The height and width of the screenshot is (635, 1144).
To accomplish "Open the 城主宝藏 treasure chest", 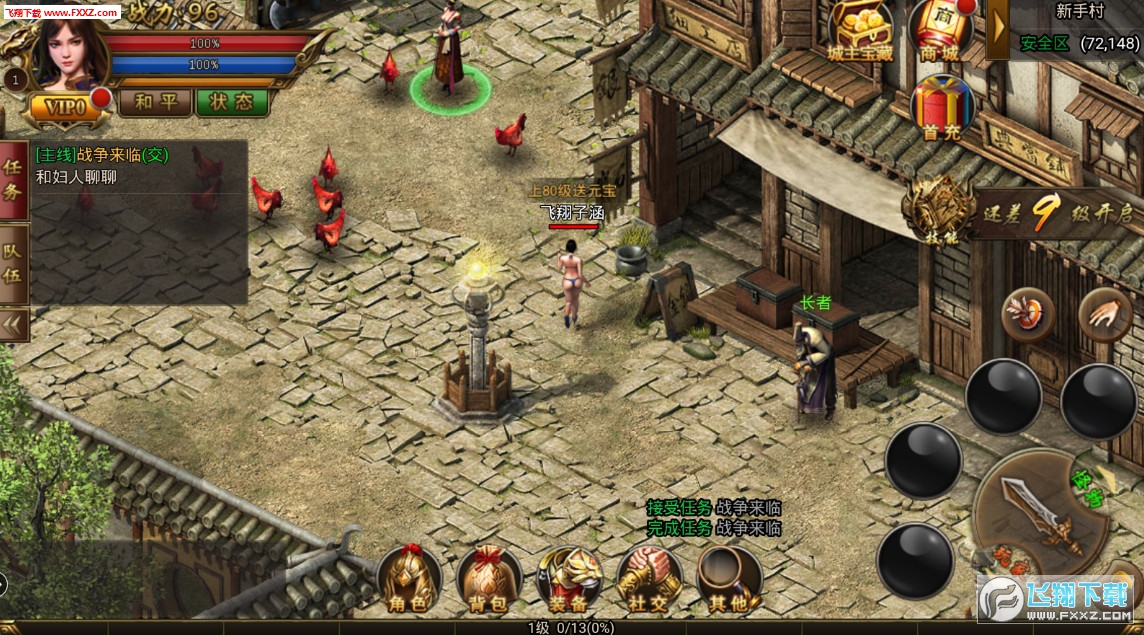I will [860, 30].
